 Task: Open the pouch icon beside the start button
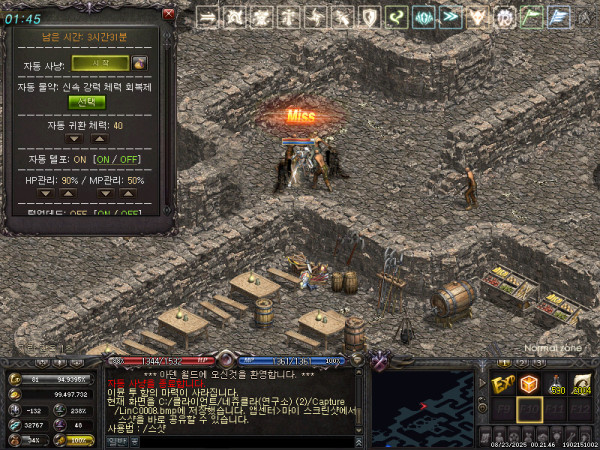139,63
